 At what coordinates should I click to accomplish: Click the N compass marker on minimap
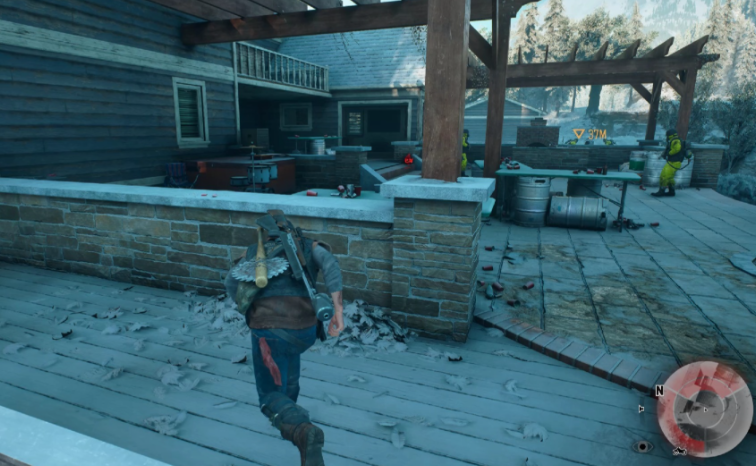(x=659, y=391)
